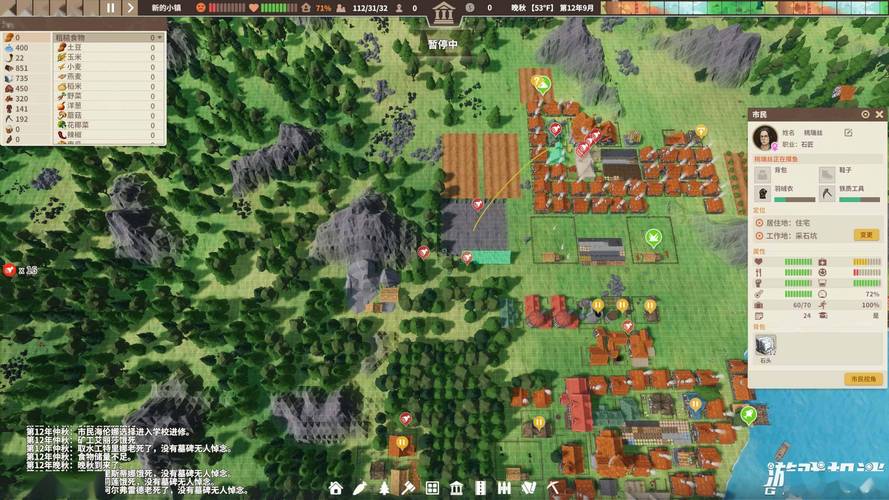Close the citizen info panel
Screen dimensions: 889x500
click(879, 114)
